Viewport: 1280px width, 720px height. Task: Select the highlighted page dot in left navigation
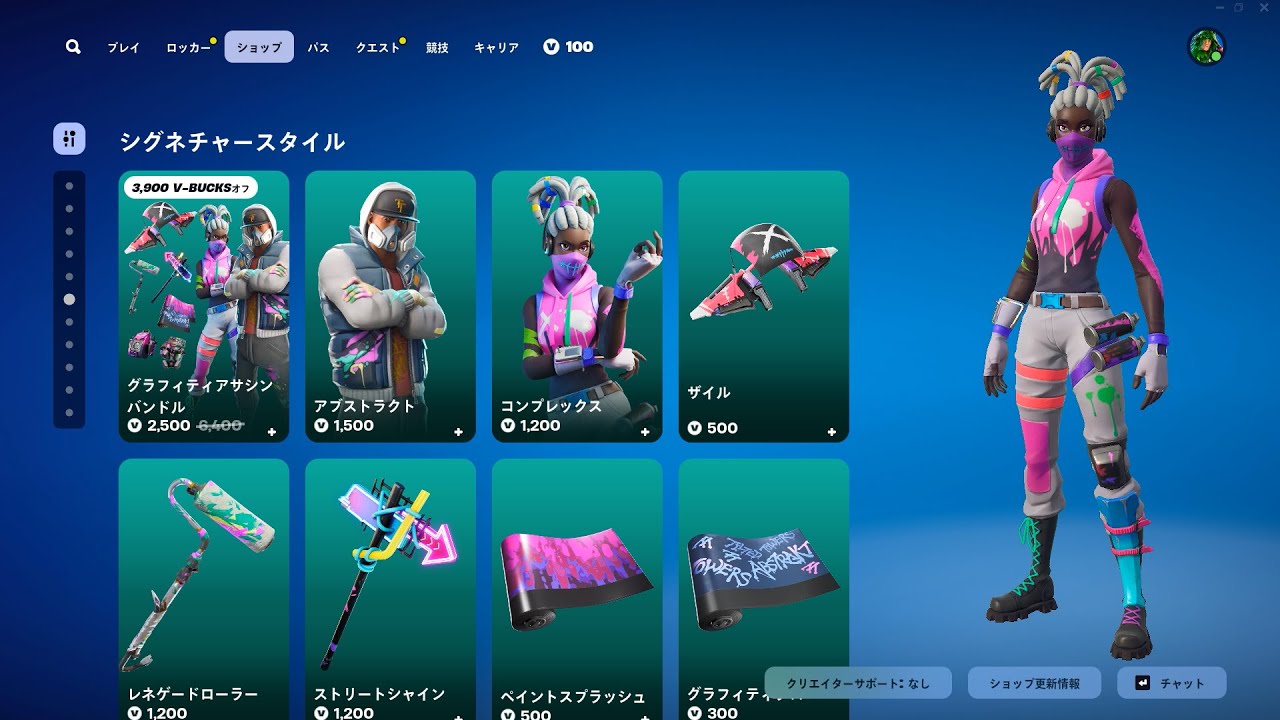pyautogui.click(x=69, y=297)
